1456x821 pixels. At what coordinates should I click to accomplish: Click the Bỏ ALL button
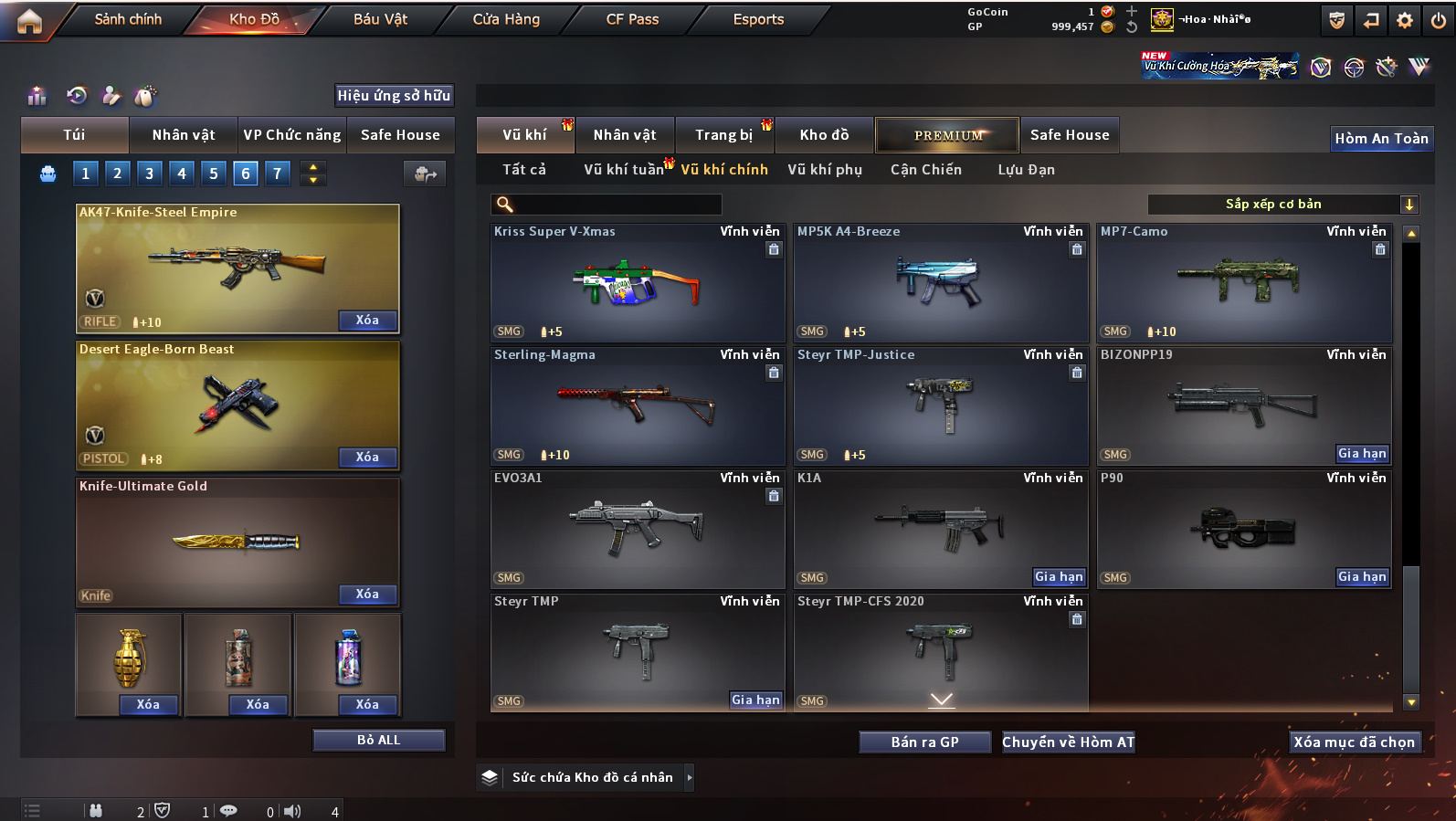click(x=378, y=740)
